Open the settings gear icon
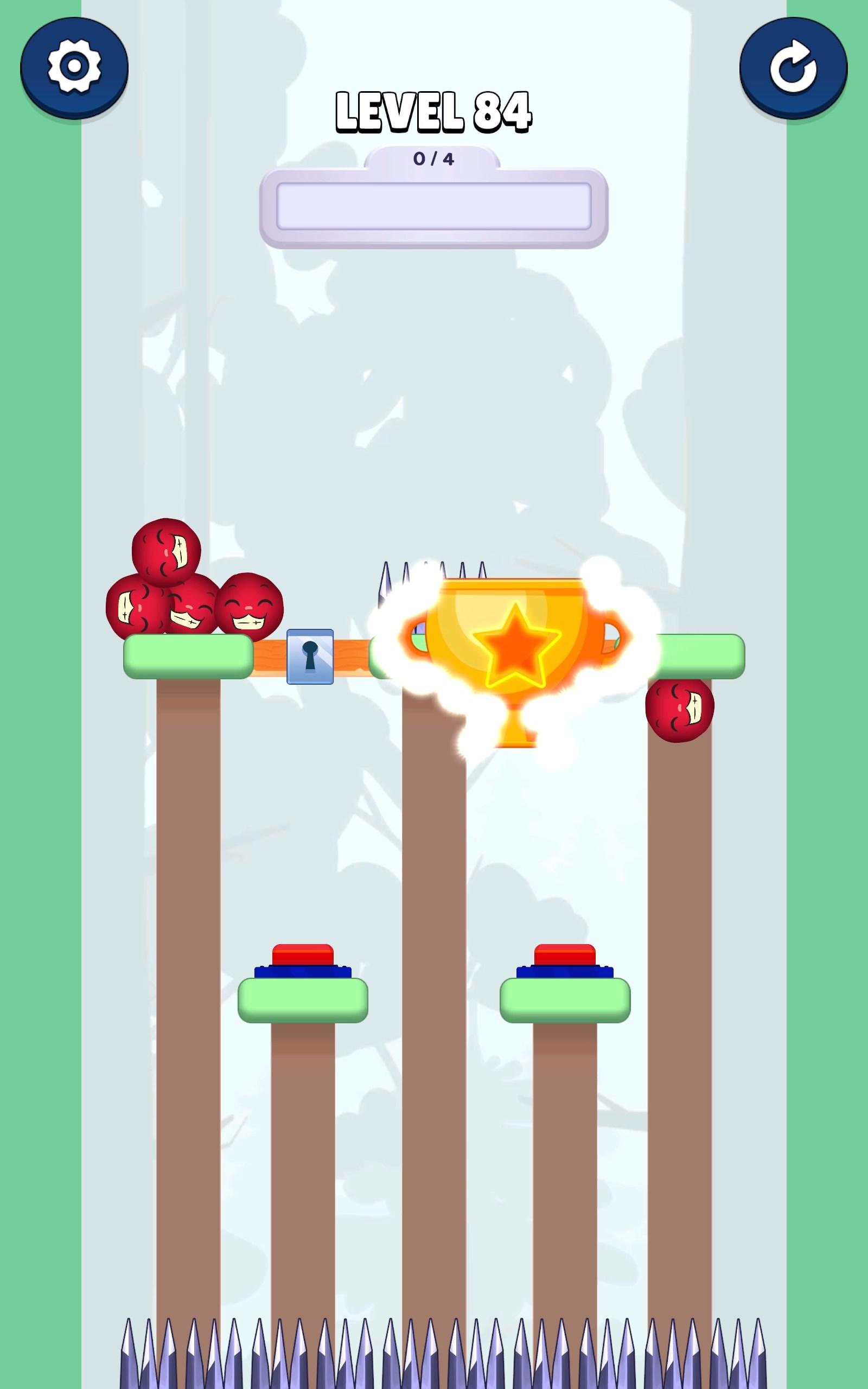 (75, 65)
